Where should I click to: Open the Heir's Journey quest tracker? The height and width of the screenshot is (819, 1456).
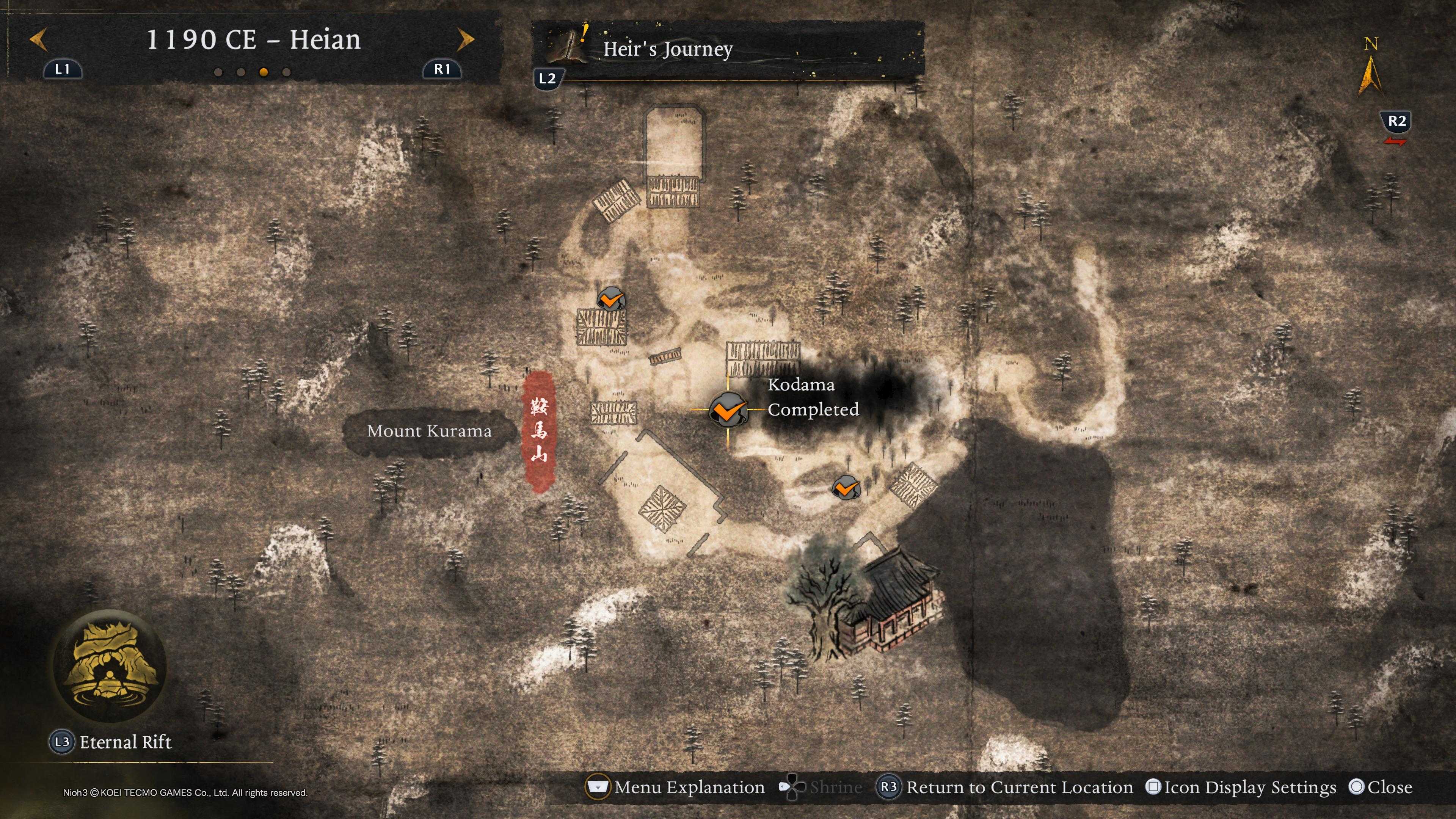pos(667,49)
